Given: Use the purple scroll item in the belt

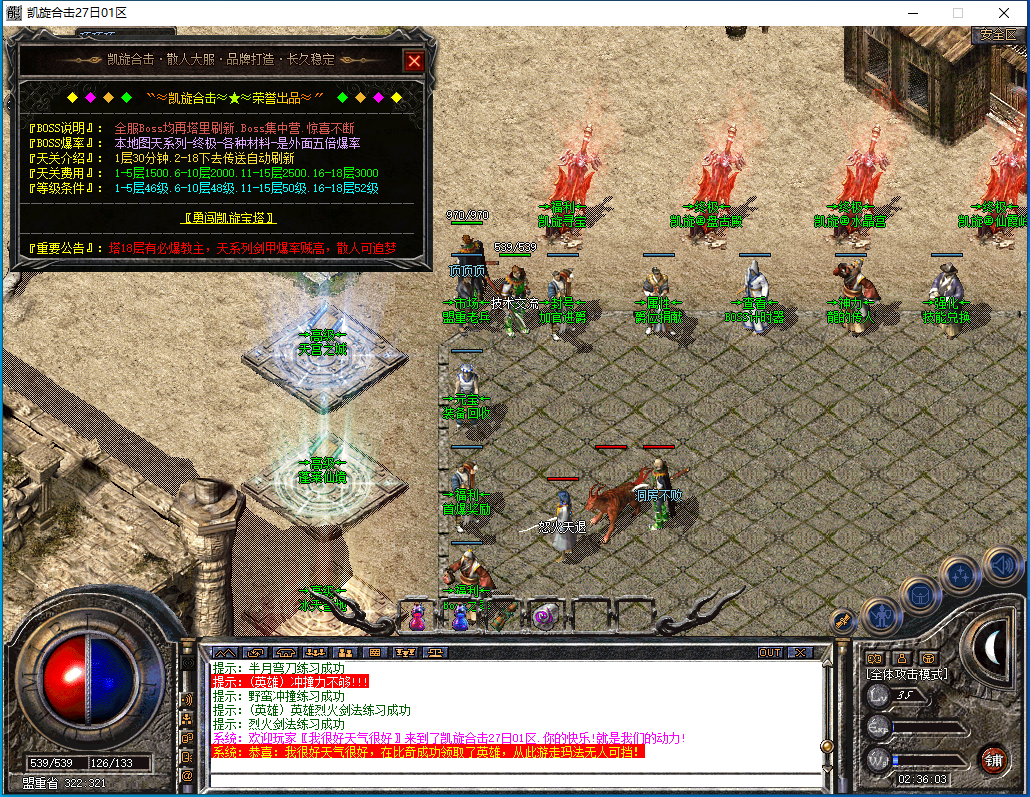Looking at the screenshot, I should click(x=544, y=617).
